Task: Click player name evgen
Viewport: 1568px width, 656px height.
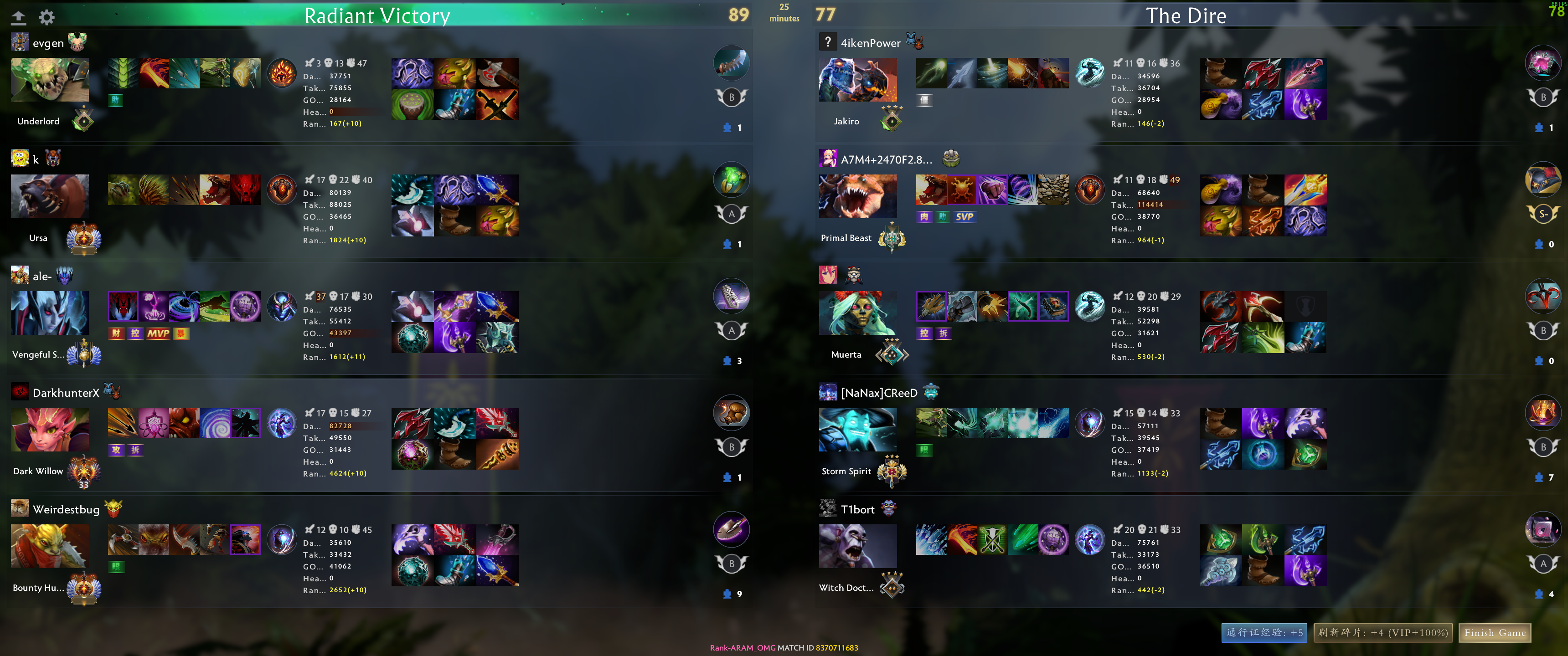Action: [x=48, y=43]
